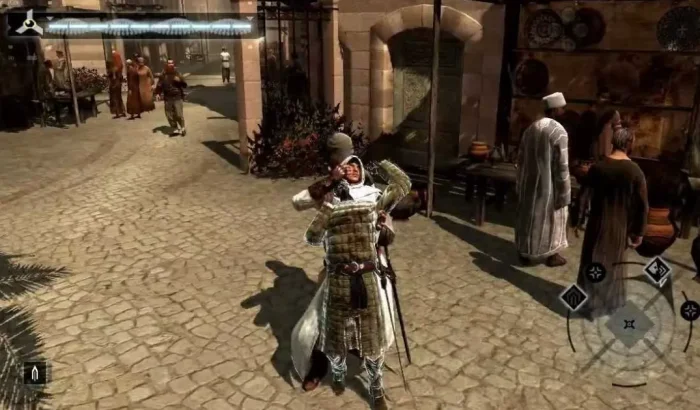Image resolution: width=700 pixels, height=410 pixels.
Task: Click the white-square diamond marker on minimap
Action: tap(656, 270)
